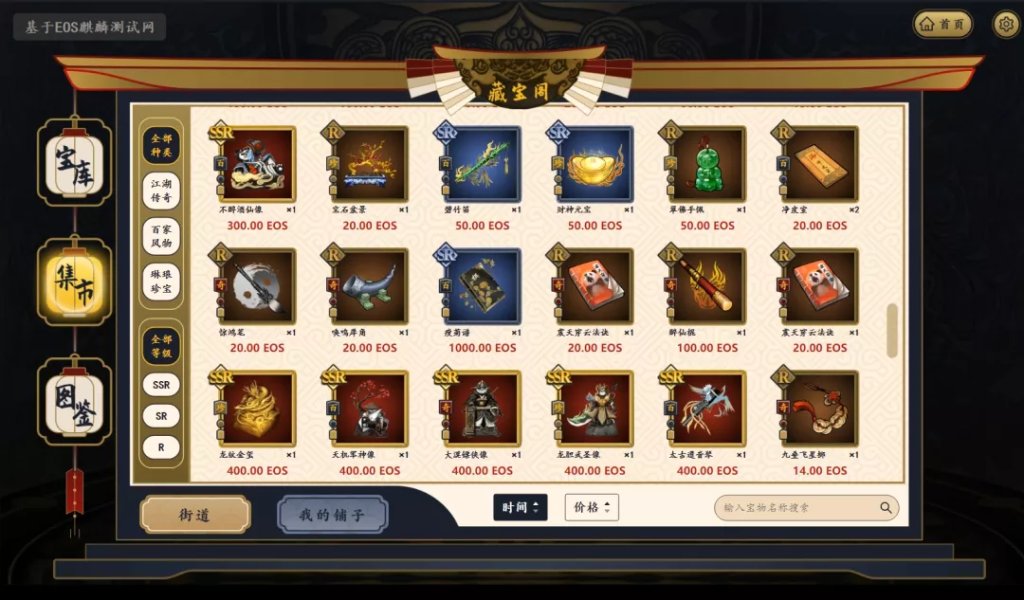This screenshot has width=1024, height=600.
Task: Open the 图鉴 lantern tab
Action: [x=74, y=401]
